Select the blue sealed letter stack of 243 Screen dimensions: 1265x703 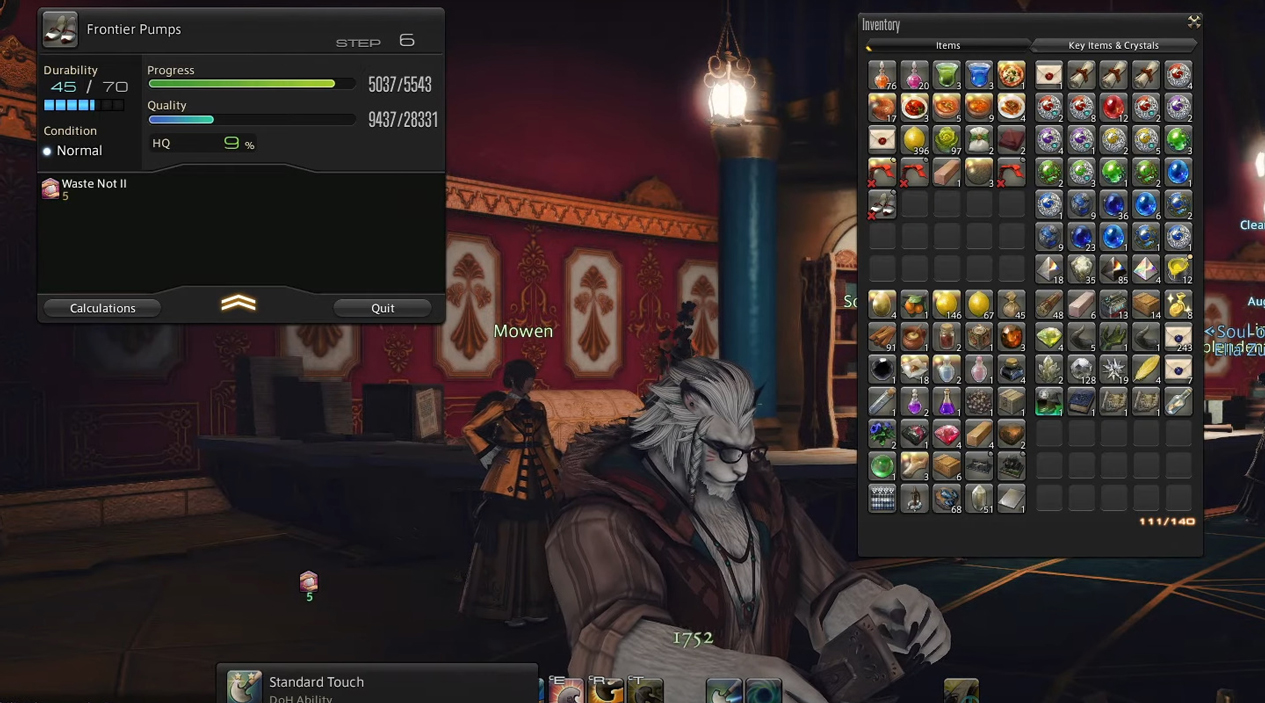[1178, 336]
